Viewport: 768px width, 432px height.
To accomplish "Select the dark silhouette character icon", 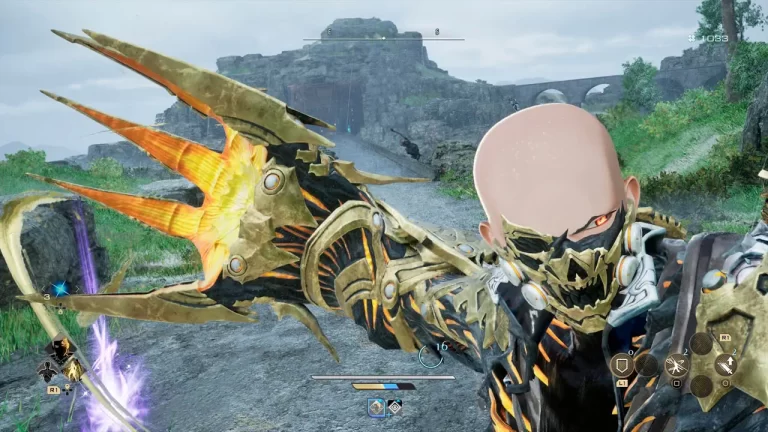I will pos(47,371).
